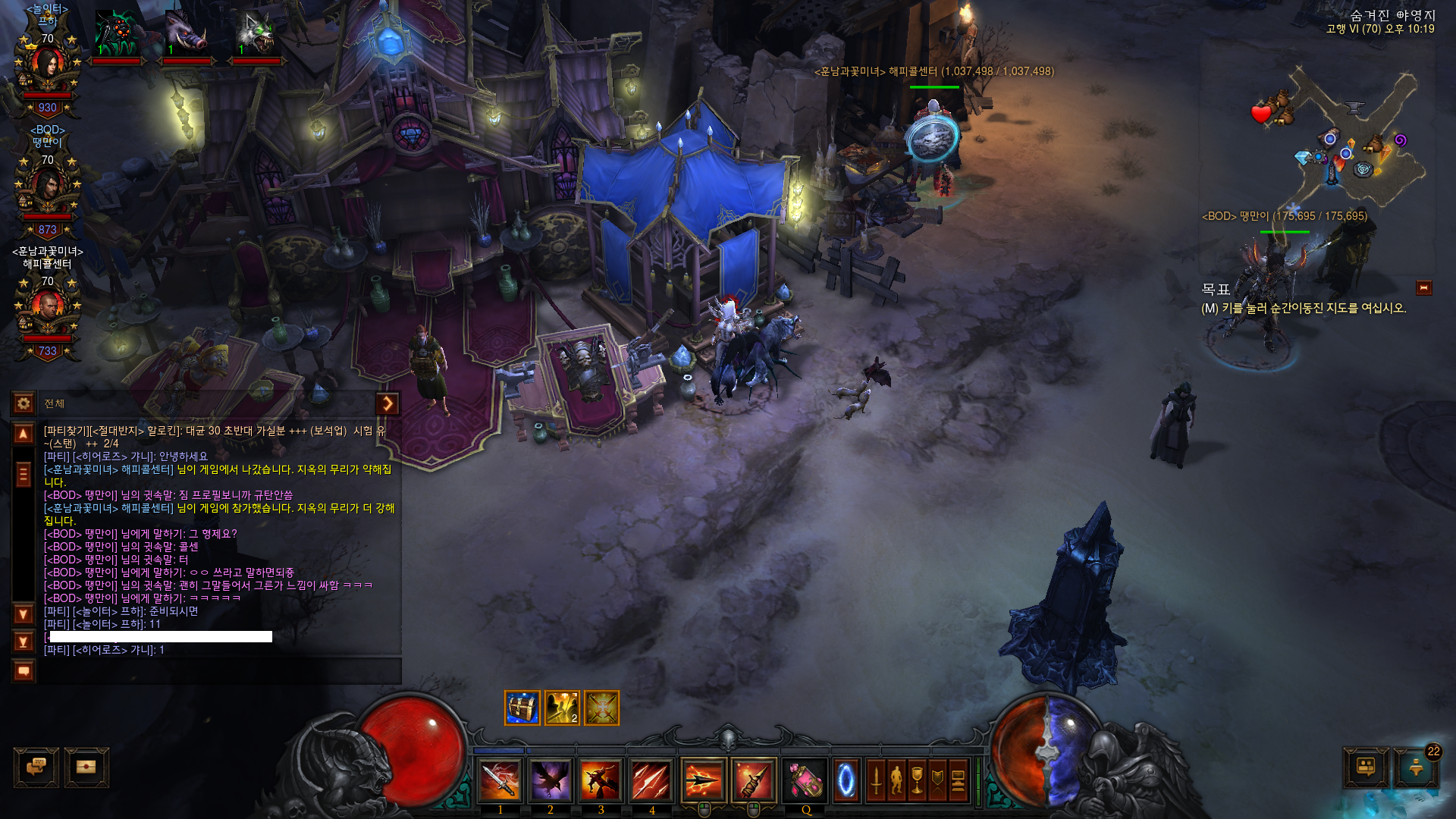Jump to the newest chat message

[x=24, y=642]
